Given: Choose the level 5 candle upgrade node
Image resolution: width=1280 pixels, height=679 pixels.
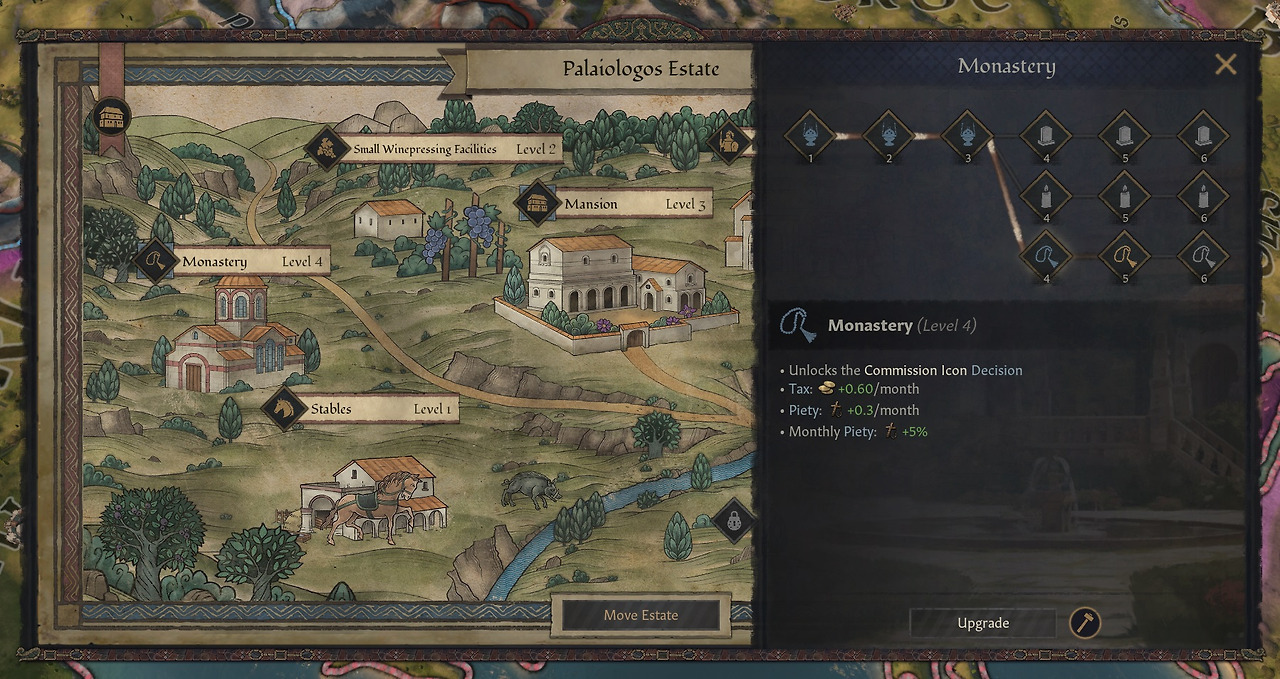Looking at the screenshot, I should pyautogui.click(x=1125, y=195).
